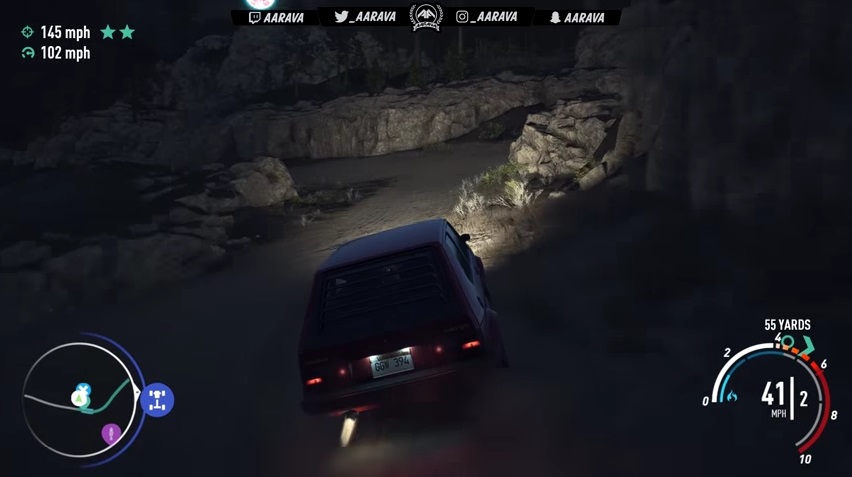852x477 pixels.
Task: Open the Instagram _AARAVA overlay link
Action: click(x=489, y=17)
